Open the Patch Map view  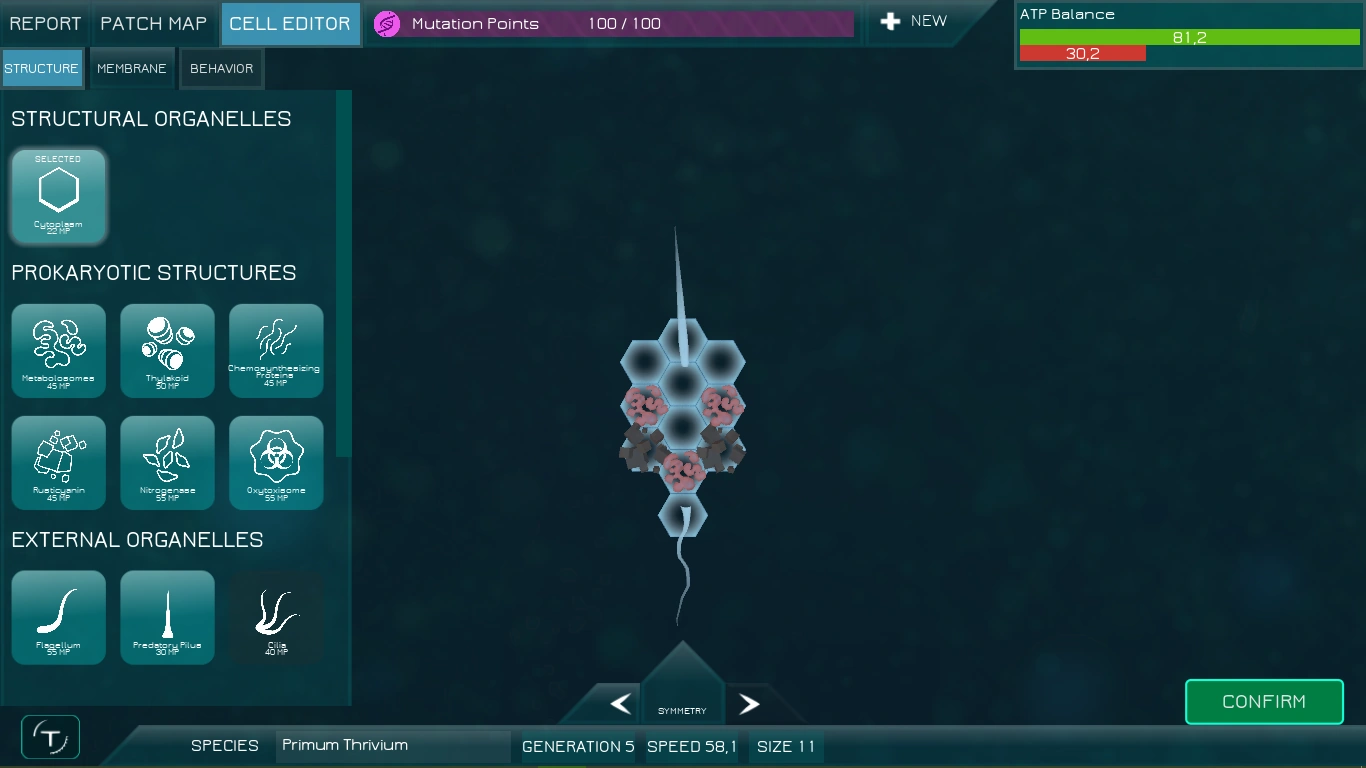point(154,22)
